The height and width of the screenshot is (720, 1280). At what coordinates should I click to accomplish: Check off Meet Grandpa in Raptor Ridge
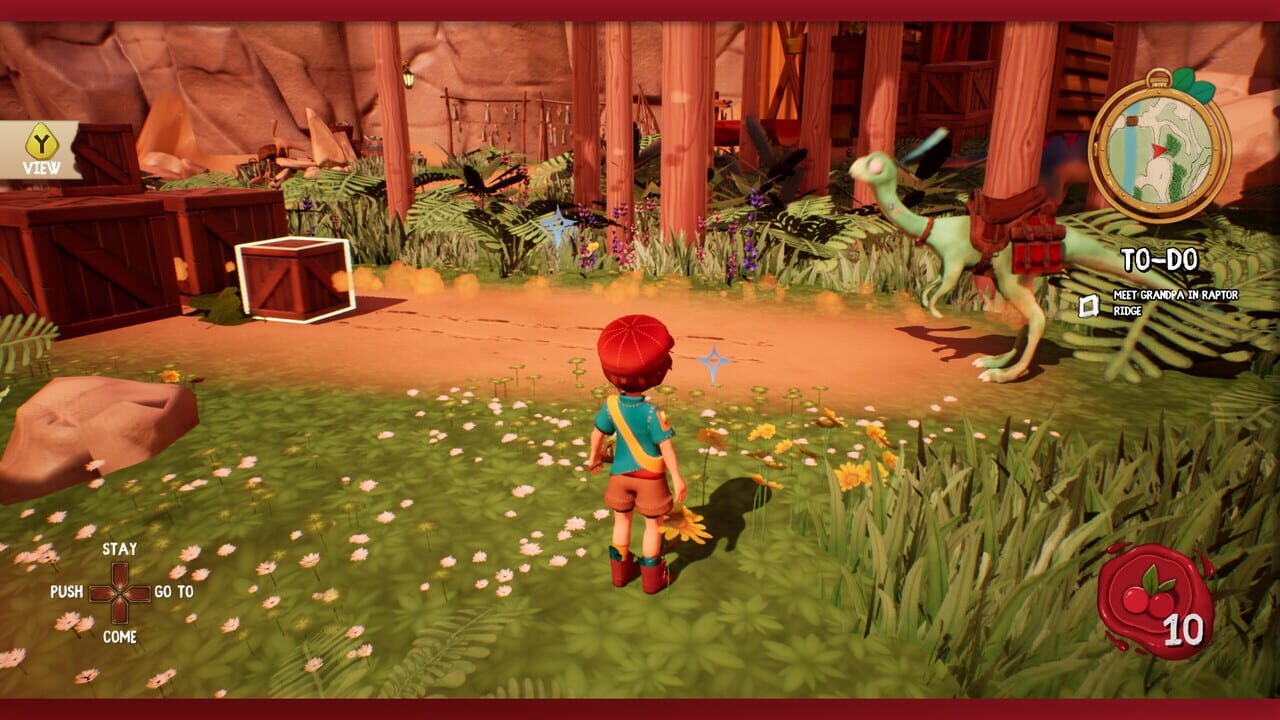coord(1088,304)
